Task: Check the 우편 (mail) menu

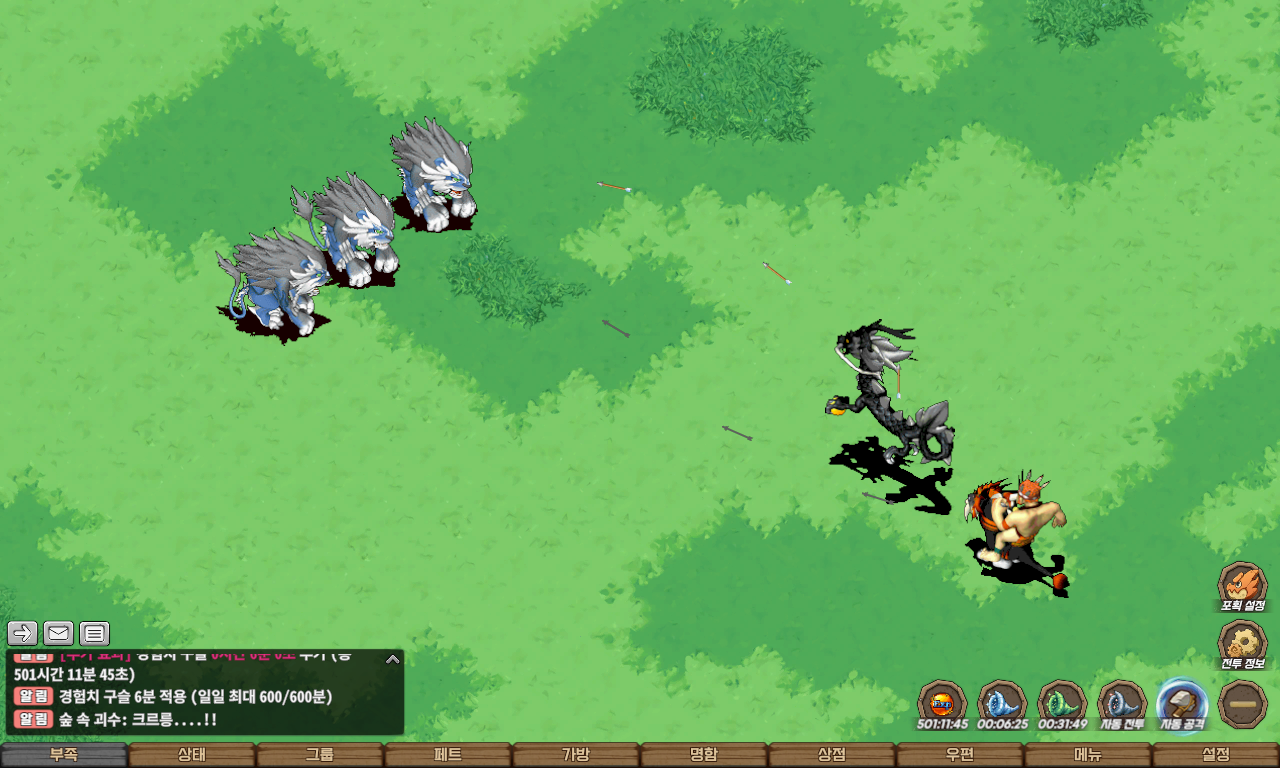Action: (x=960, y=755)
